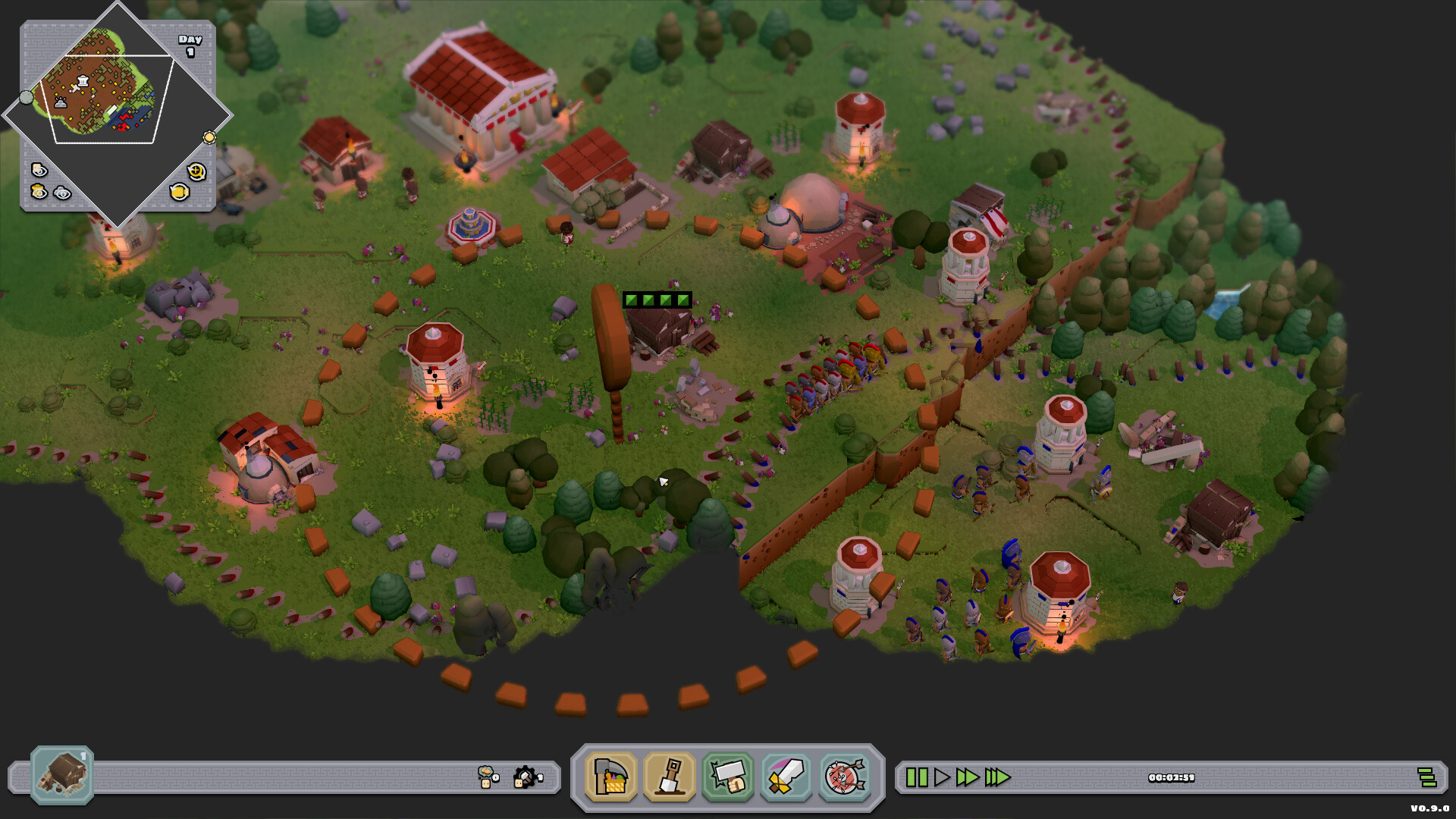
Task: Click the sun icon beside the minimap
Action: 208,137
